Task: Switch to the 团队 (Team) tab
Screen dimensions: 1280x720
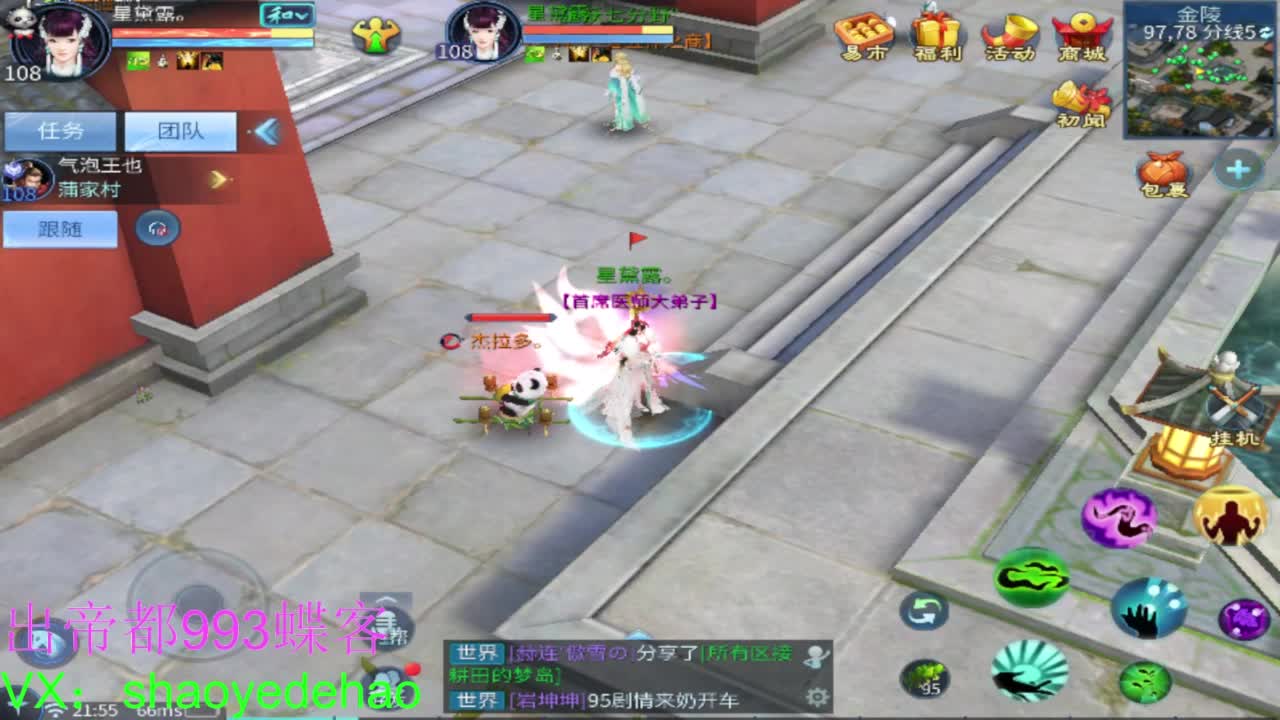Action: pyautogui.click(x=182, y=130)
